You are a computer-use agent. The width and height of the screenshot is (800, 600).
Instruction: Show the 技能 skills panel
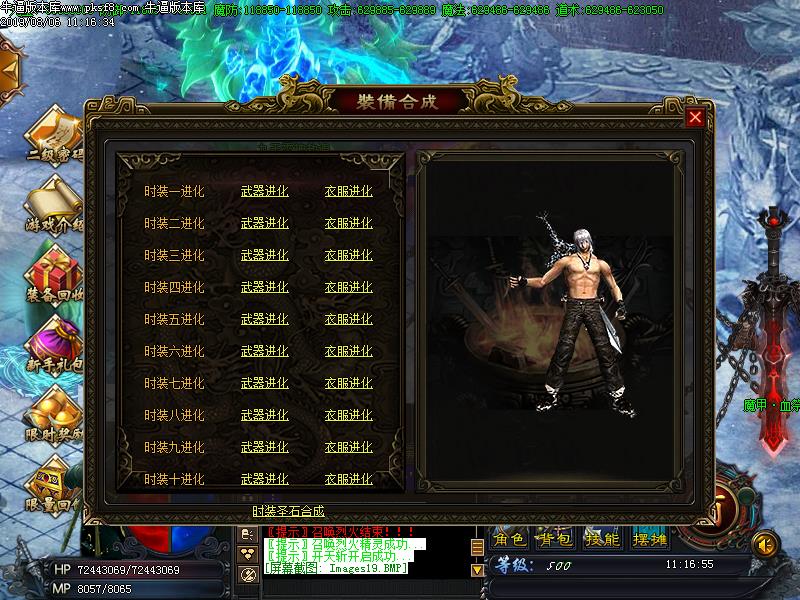tap(602, 539)
